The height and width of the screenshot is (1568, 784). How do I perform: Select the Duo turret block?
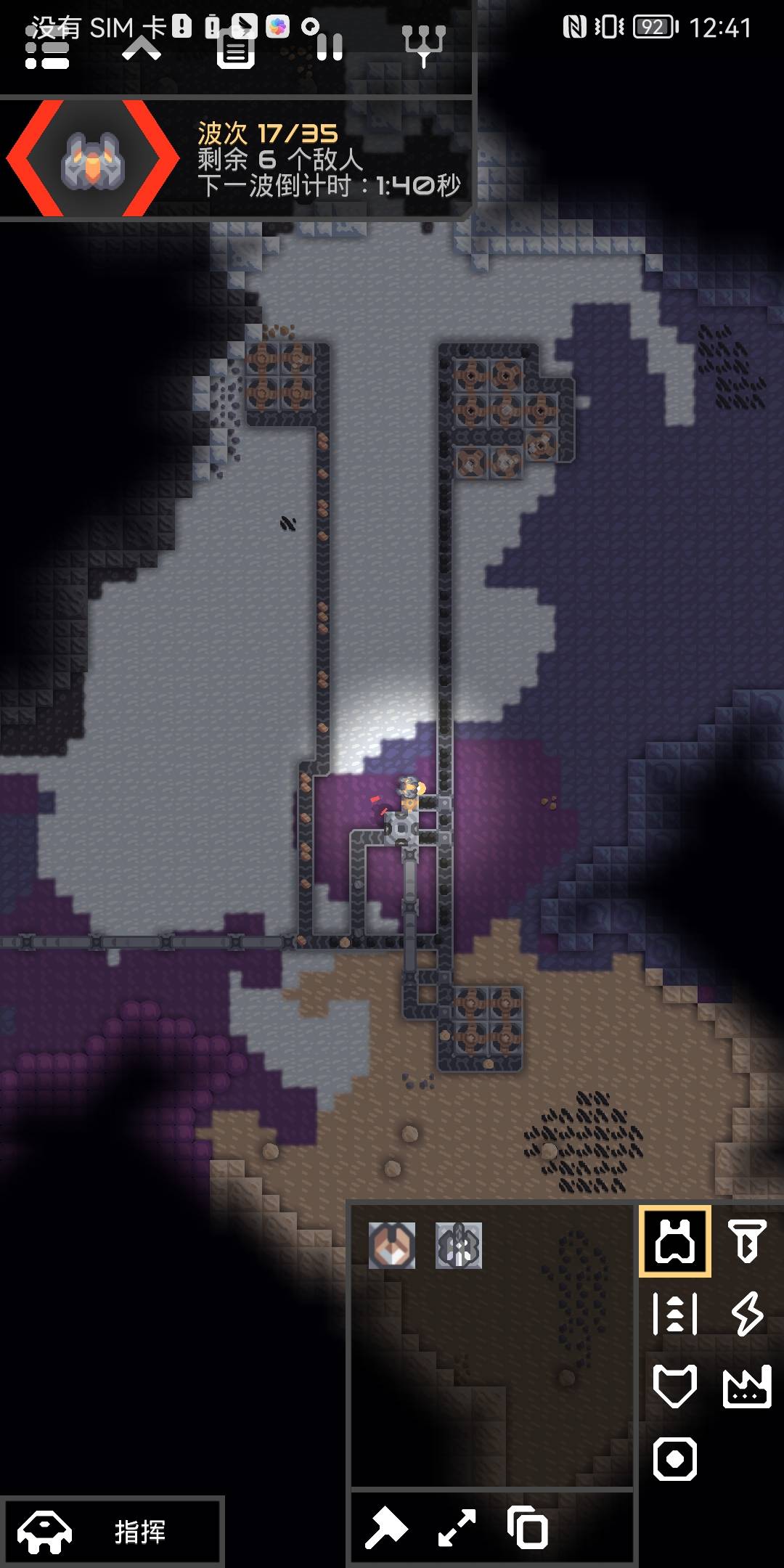(x=392, y=1246)
